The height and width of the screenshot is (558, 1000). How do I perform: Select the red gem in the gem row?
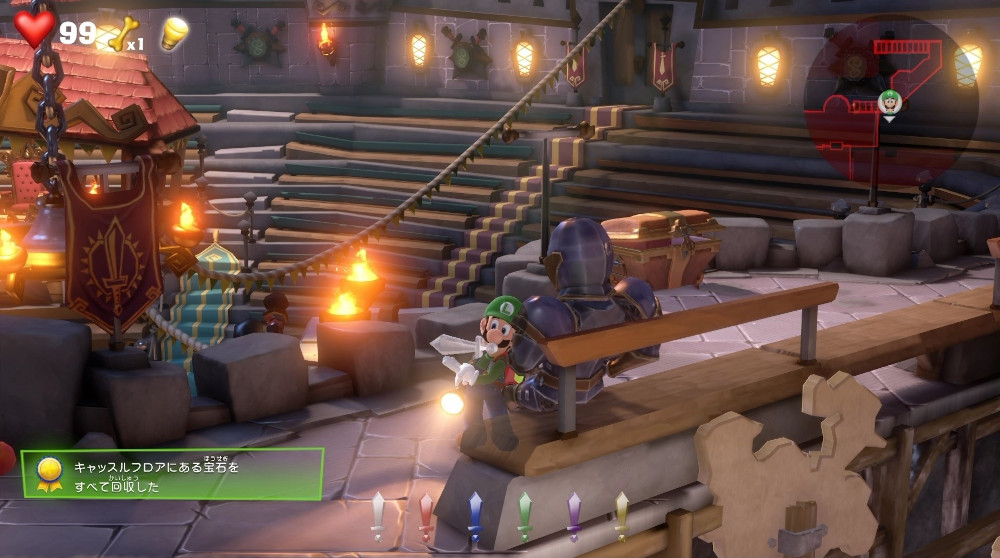tap(426, 515)
